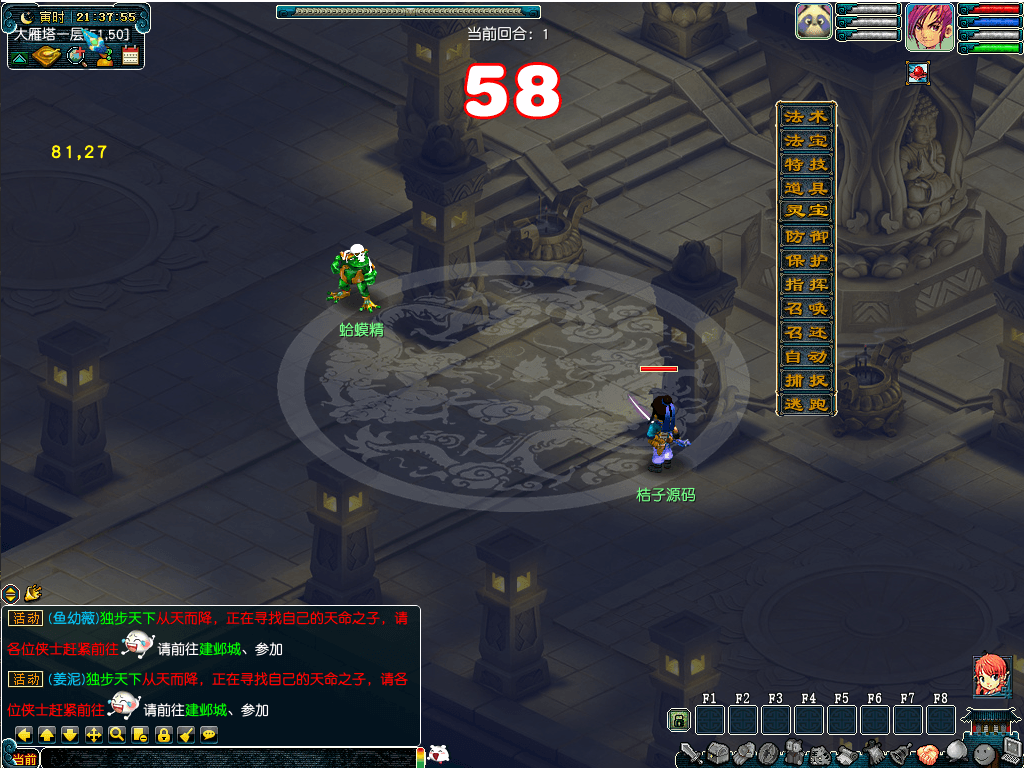This screenshot has width=1024, height=768.
Task: Enable 自动 auto-battle
Action: coord(806,357)
